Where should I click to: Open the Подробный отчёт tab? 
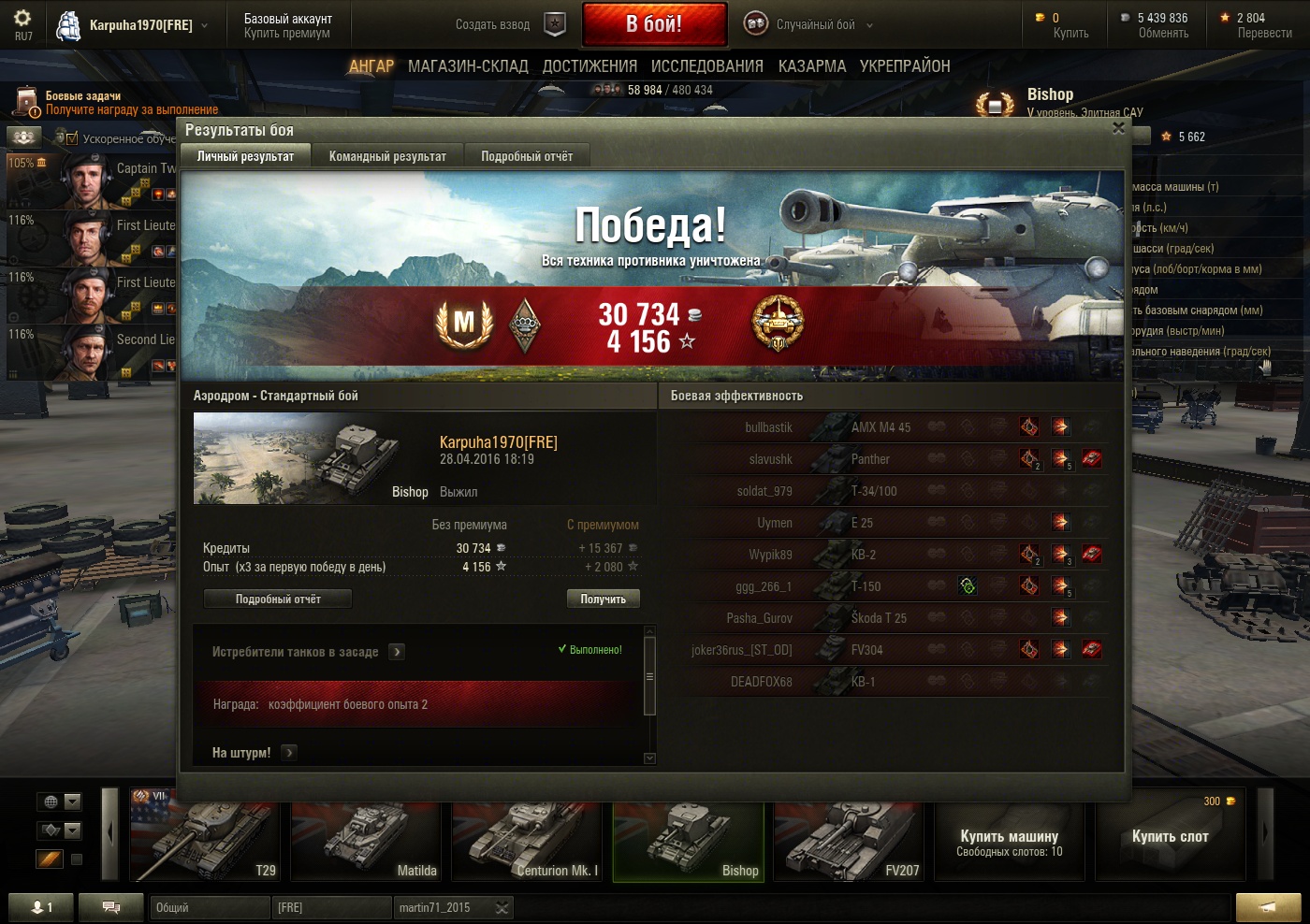[x=527, y=156]
